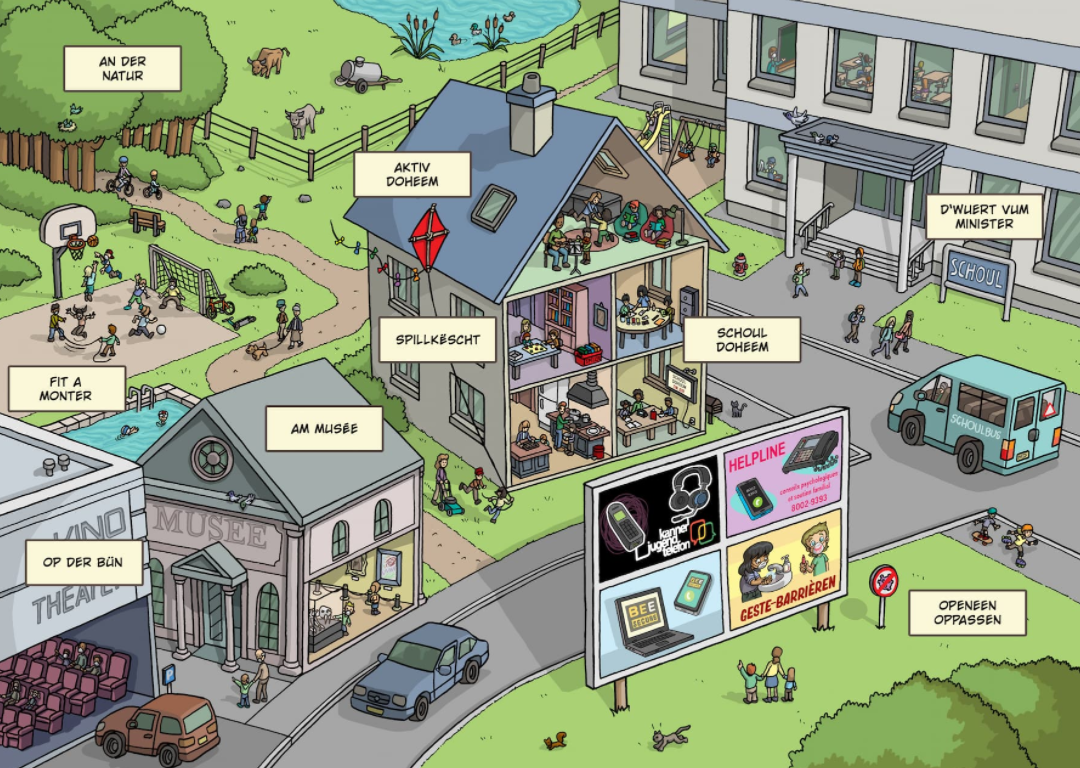Select the Kanner Jugendtelefon billboard panel
Image resolution: width=1080 pixels, height=768 pixels.
tap(659, 518)
